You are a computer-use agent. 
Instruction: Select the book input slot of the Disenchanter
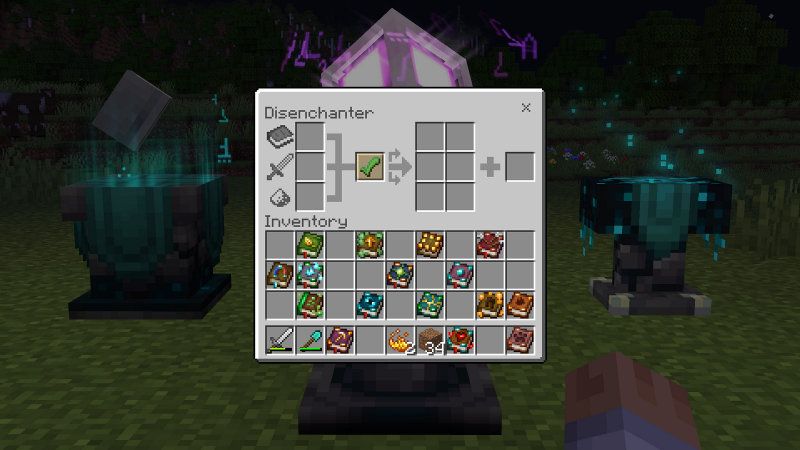[x=310, y=137]
